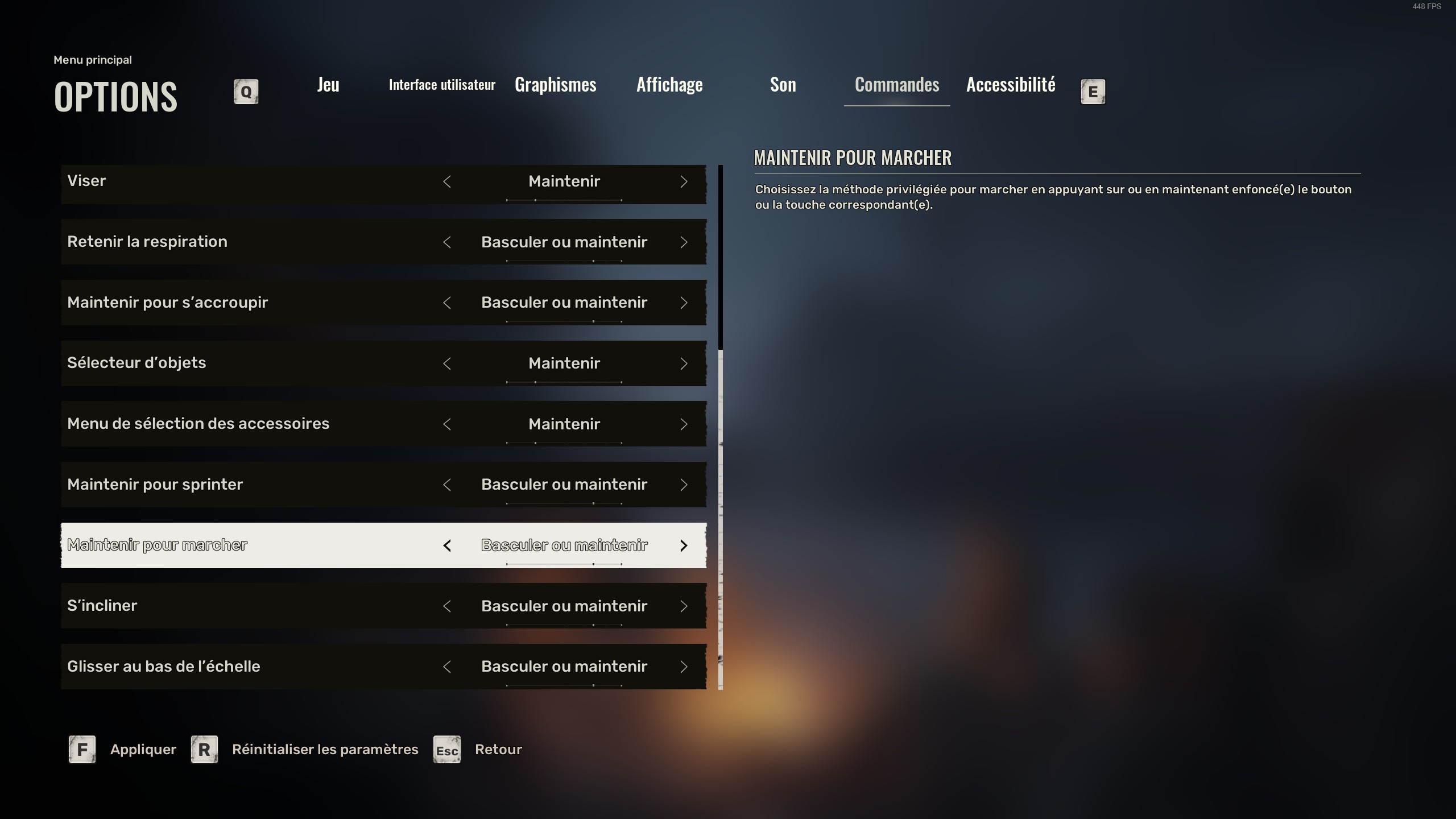Select previous value for Viser setting
Screen dimensions: 1456x819
pyautogui.click(x=448, y=181)
